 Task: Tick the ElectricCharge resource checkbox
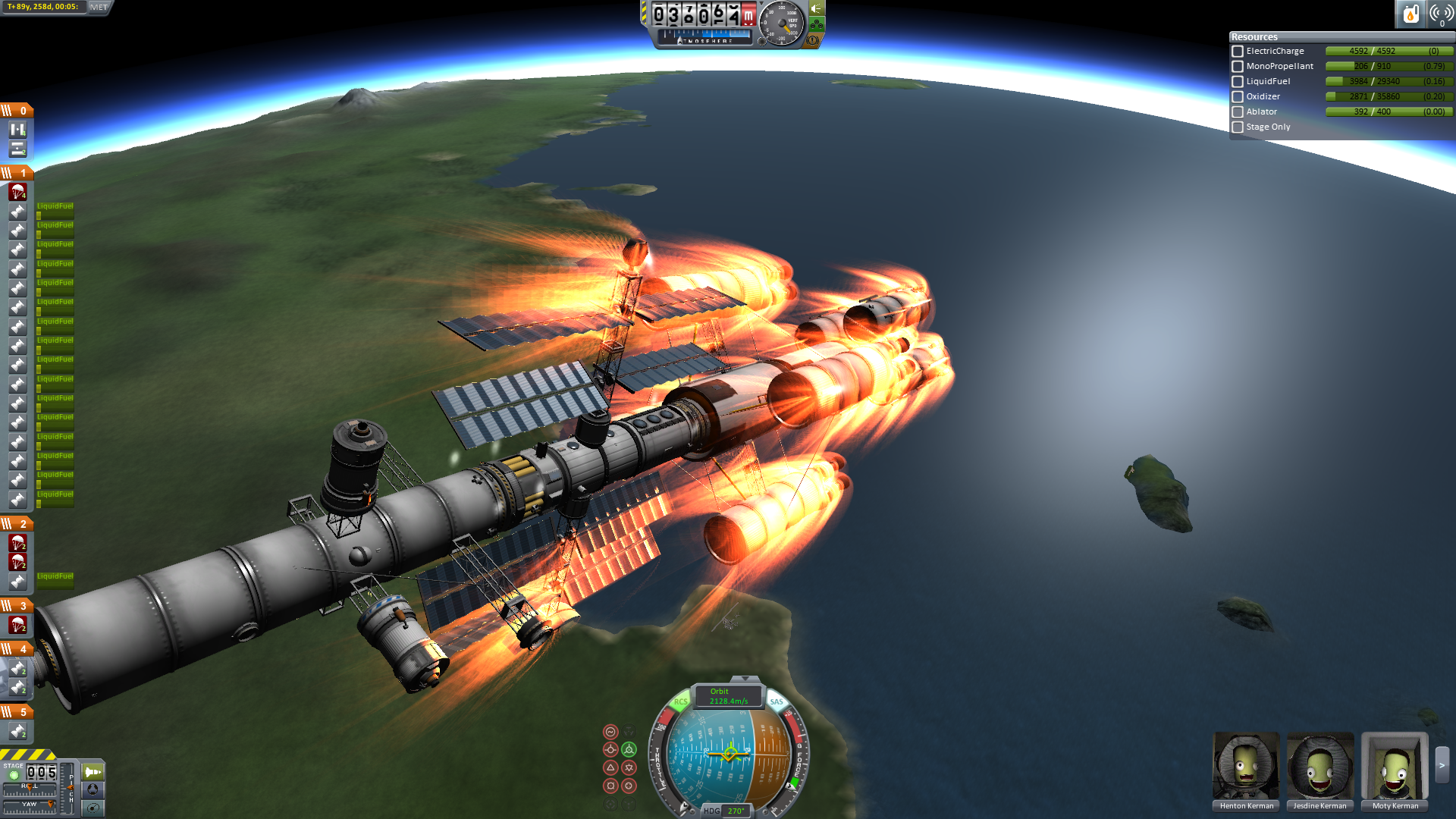click(1238, 52)
